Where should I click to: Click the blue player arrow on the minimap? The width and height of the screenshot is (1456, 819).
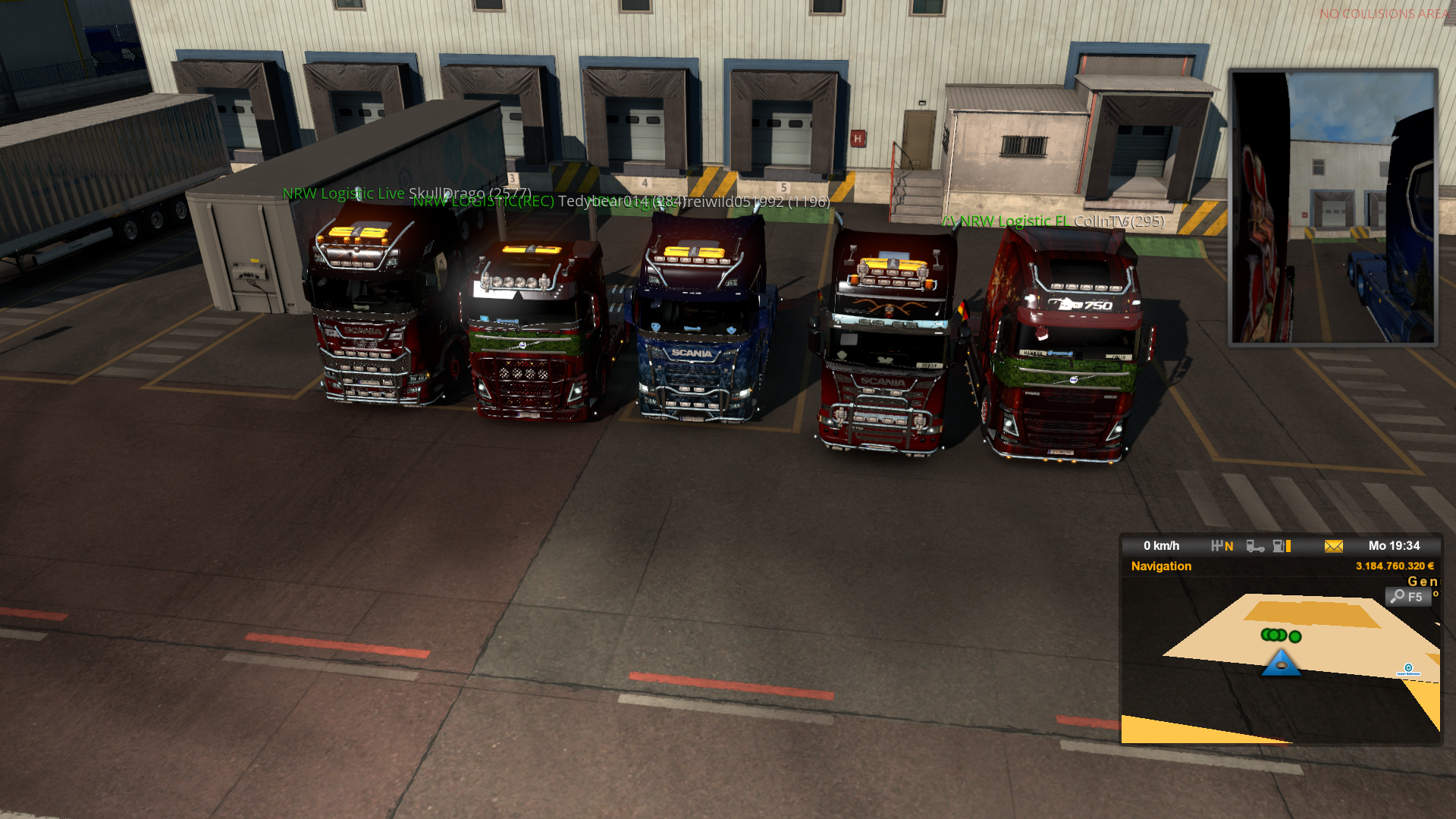[x=1281, y=663]
